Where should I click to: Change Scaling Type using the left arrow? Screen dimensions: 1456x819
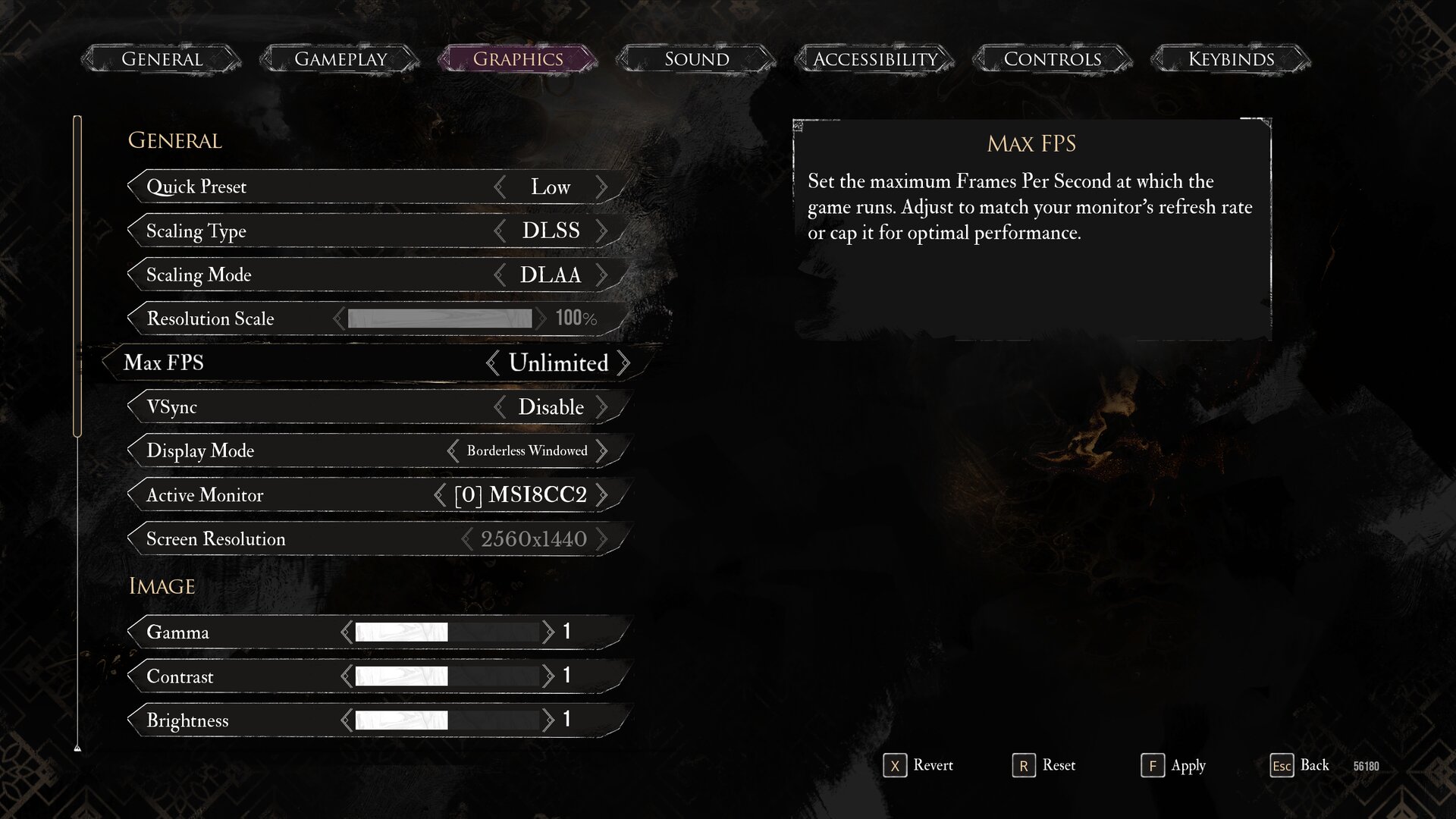point(500,231)
